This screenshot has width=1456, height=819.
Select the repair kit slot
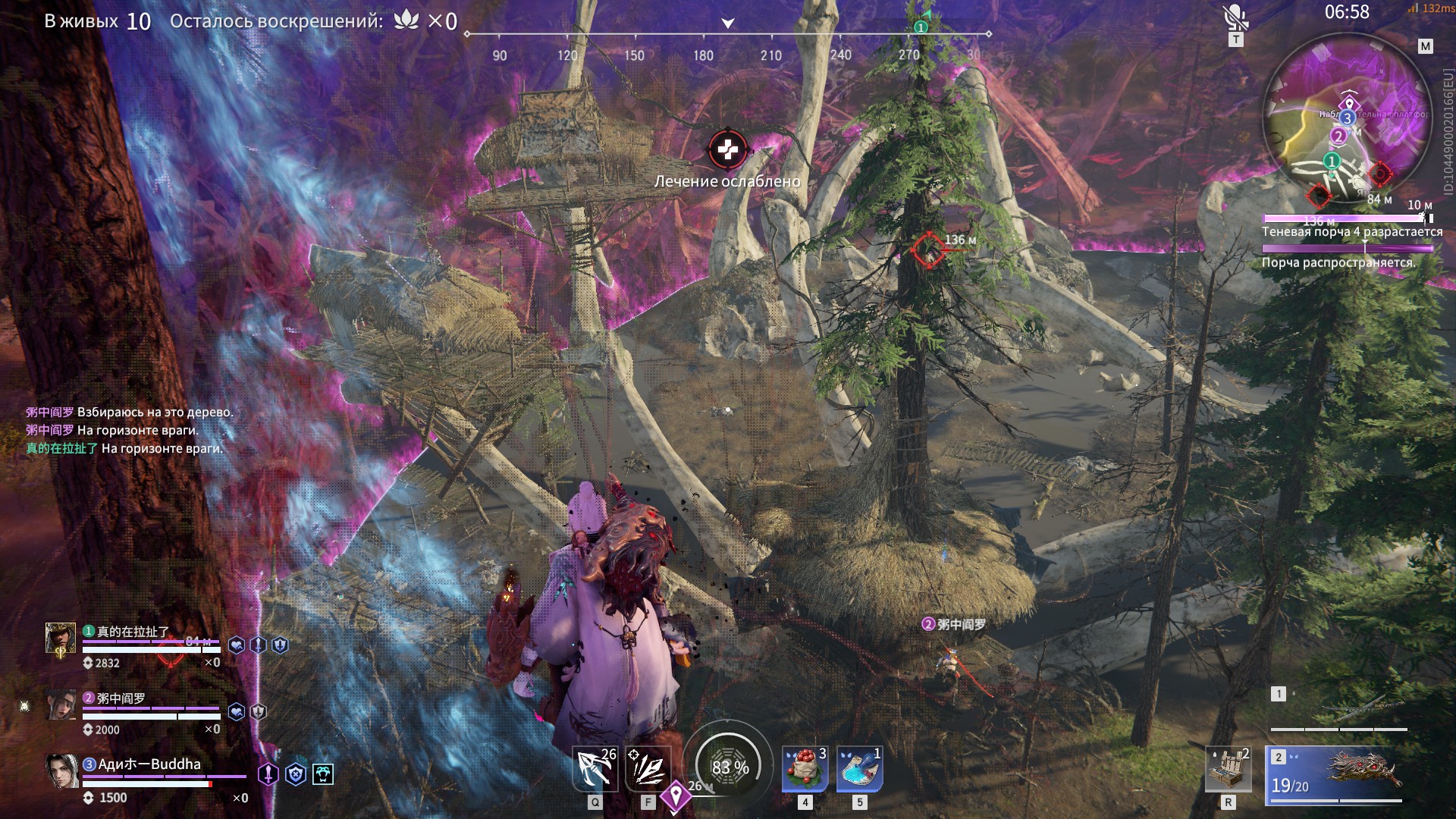(x=1228, y=769)
